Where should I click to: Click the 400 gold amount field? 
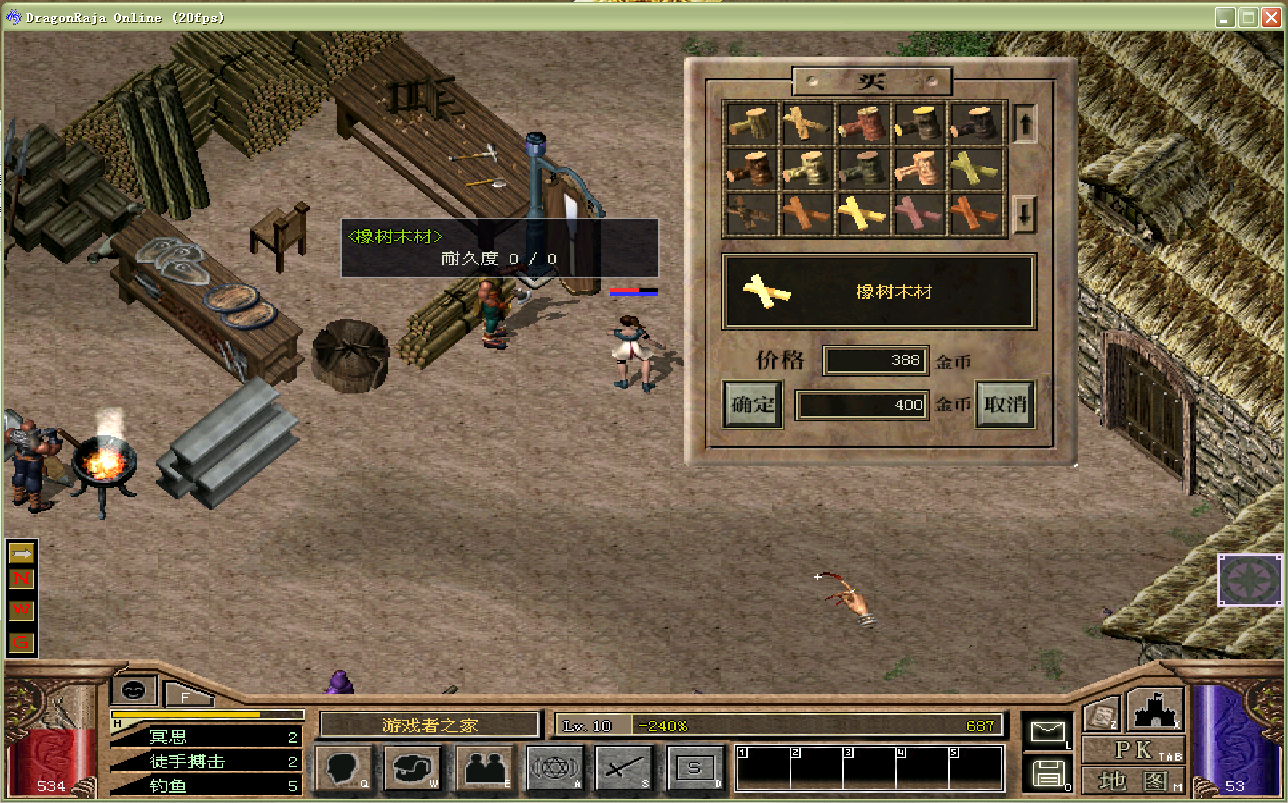coord(862,405)
